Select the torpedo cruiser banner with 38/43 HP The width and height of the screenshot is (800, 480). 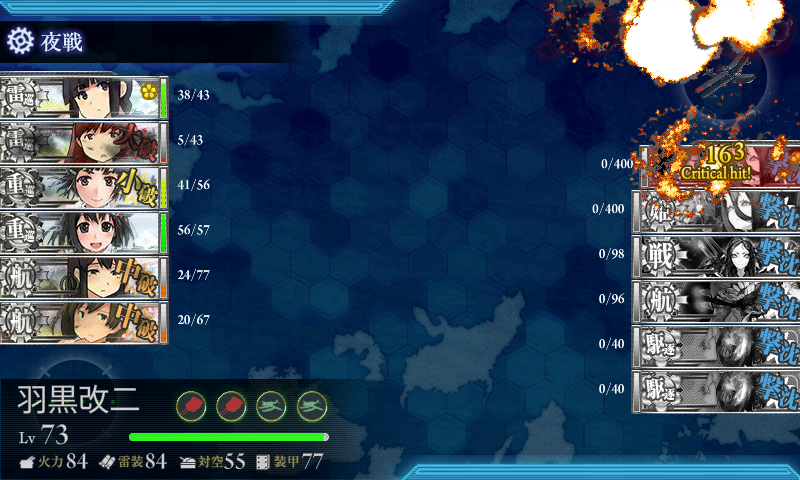[x=84, y=97]
